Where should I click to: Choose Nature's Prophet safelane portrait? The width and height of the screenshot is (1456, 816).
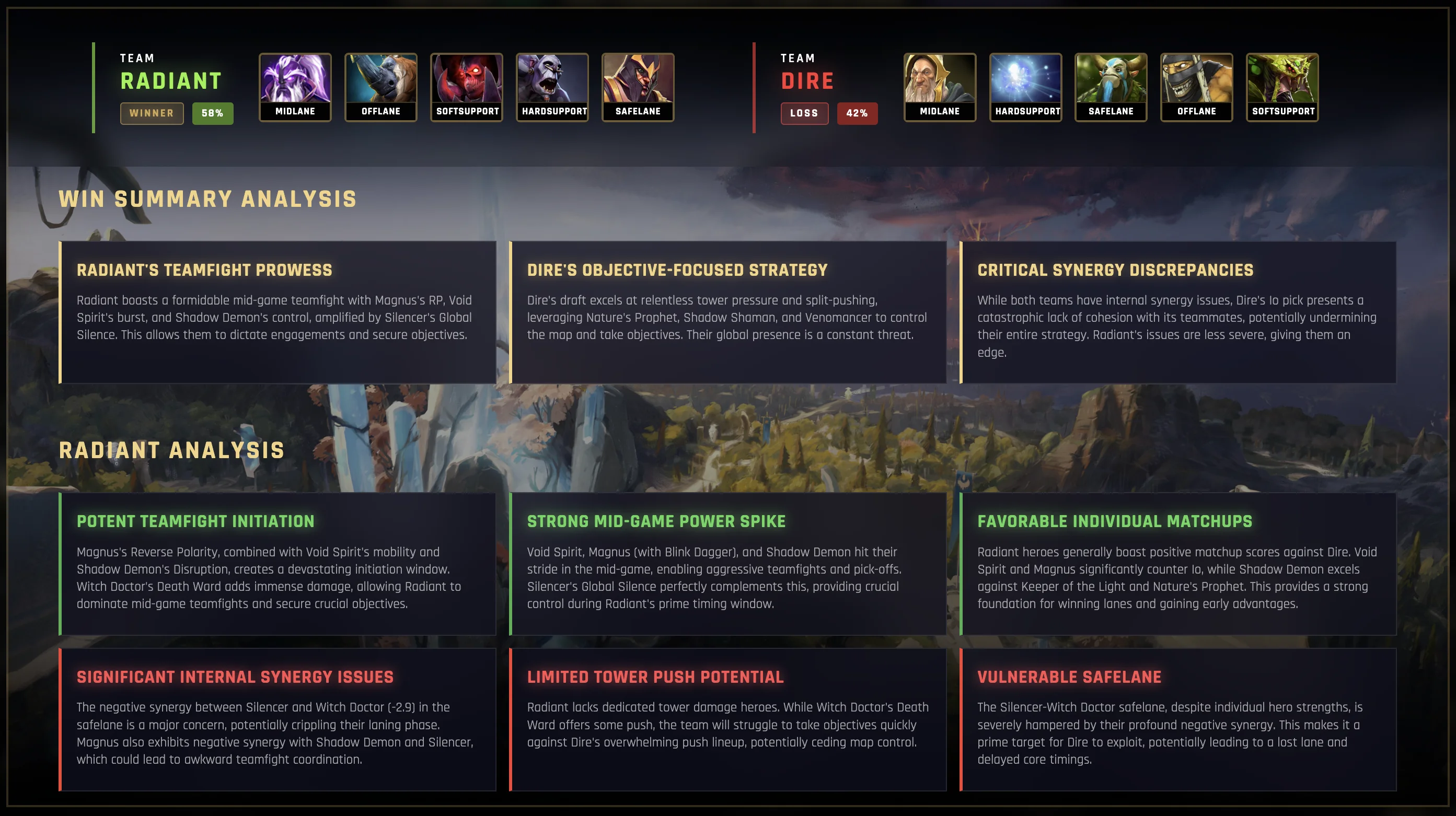1111,87
